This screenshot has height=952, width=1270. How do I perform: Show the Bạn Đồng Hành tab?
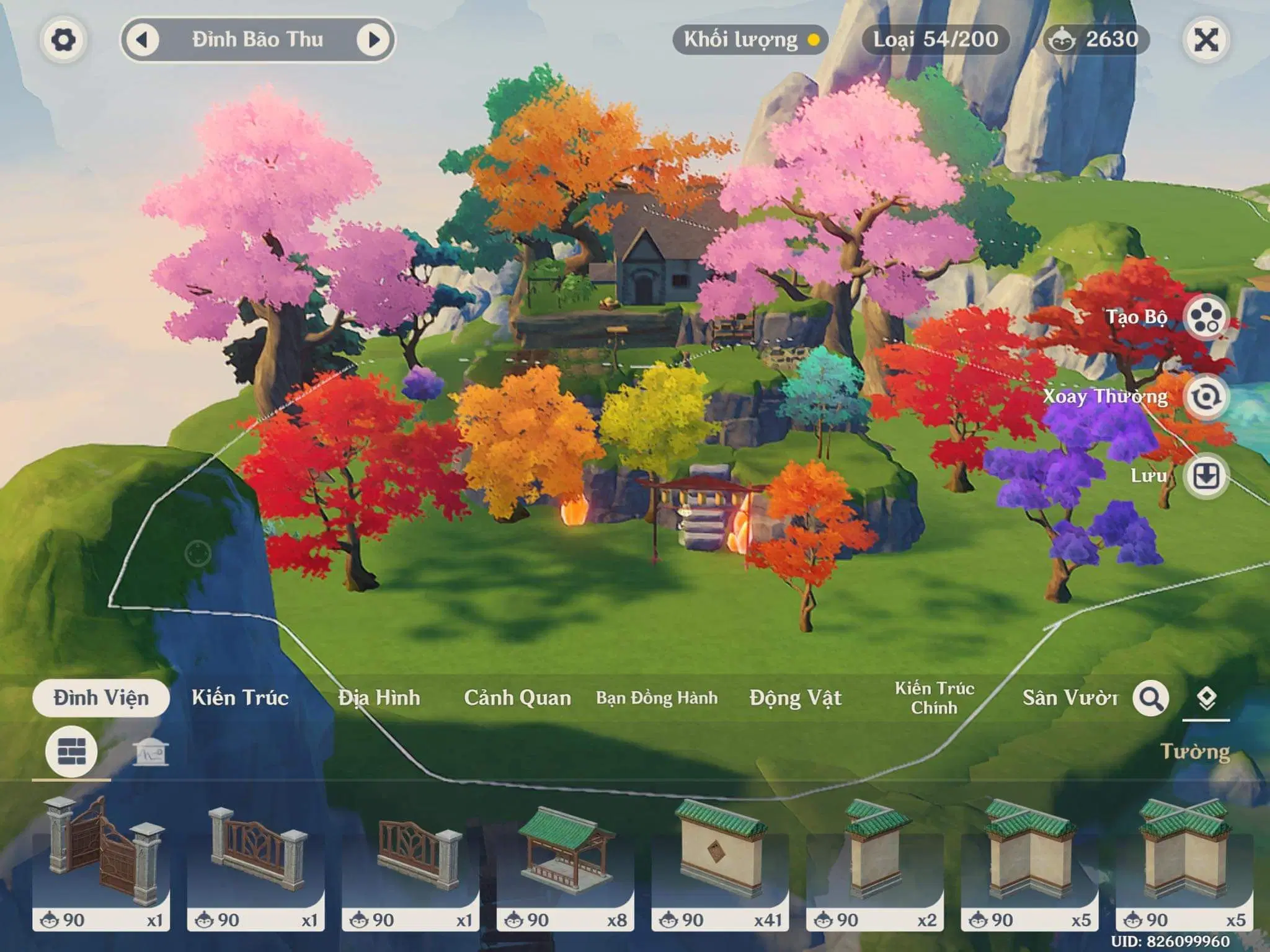point(657,698)
